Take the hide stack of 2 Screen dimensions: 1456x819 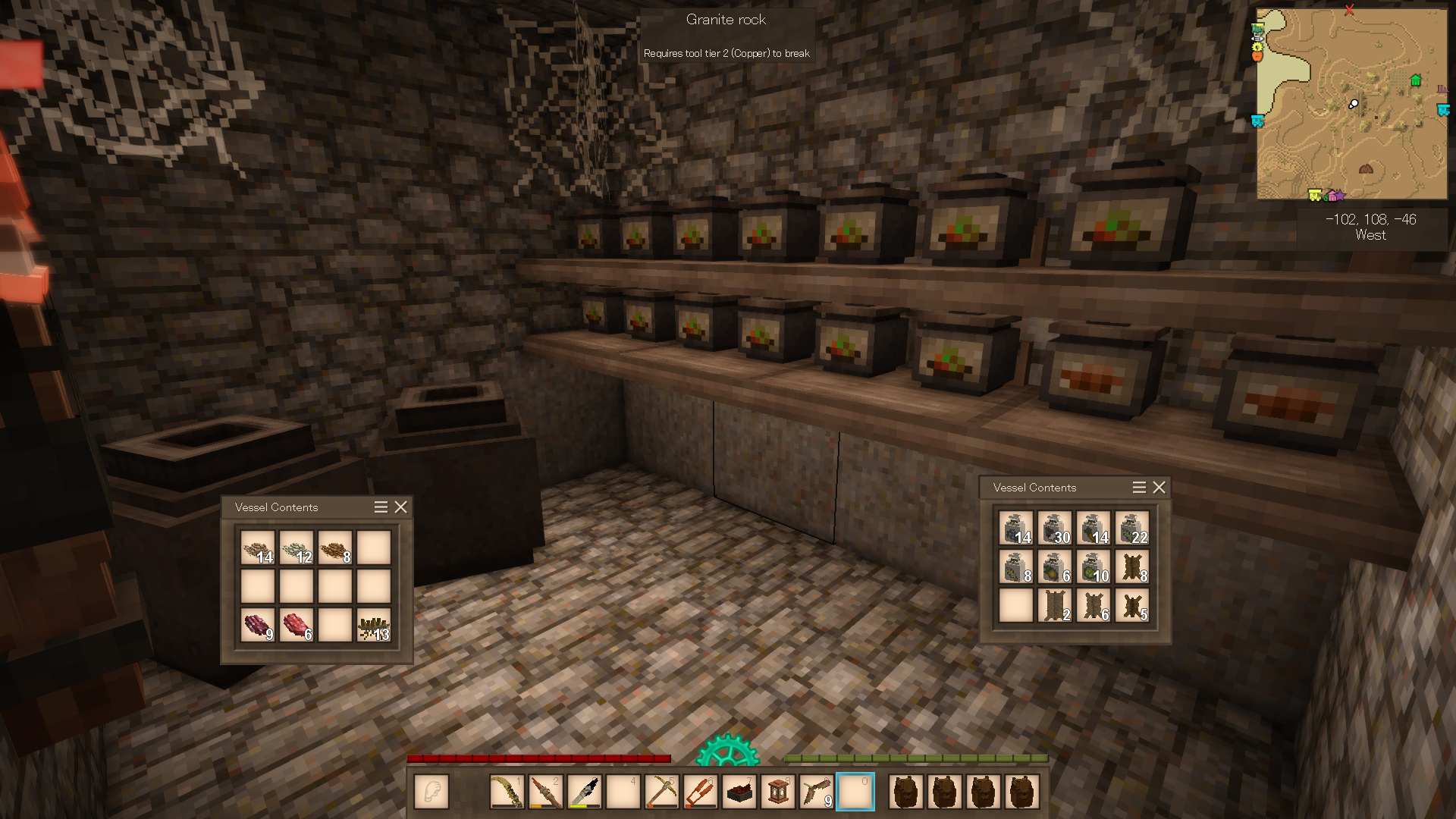click(1055, 606)
